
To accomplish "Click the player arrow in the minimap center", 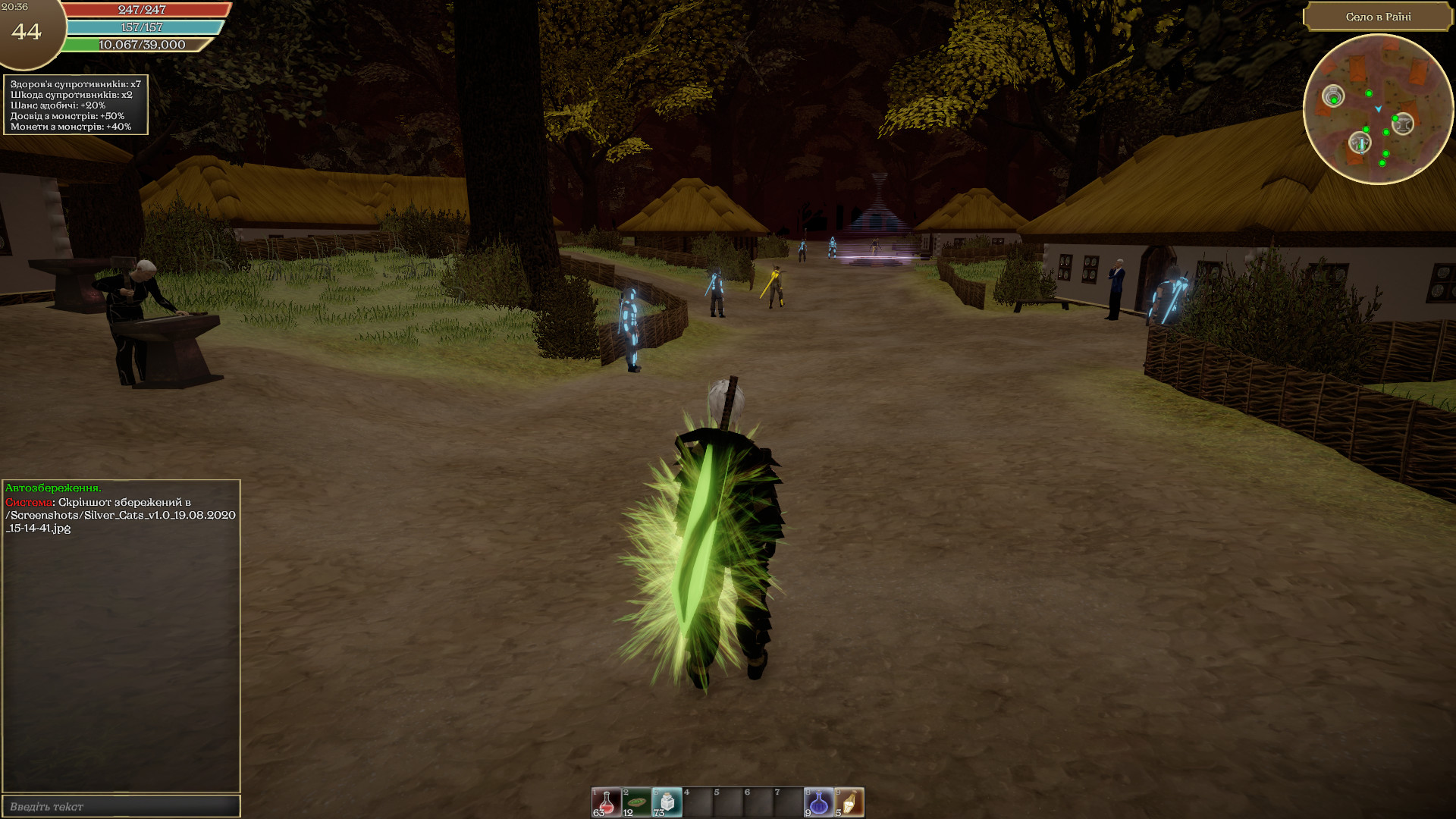I will tap(1379, 109).
